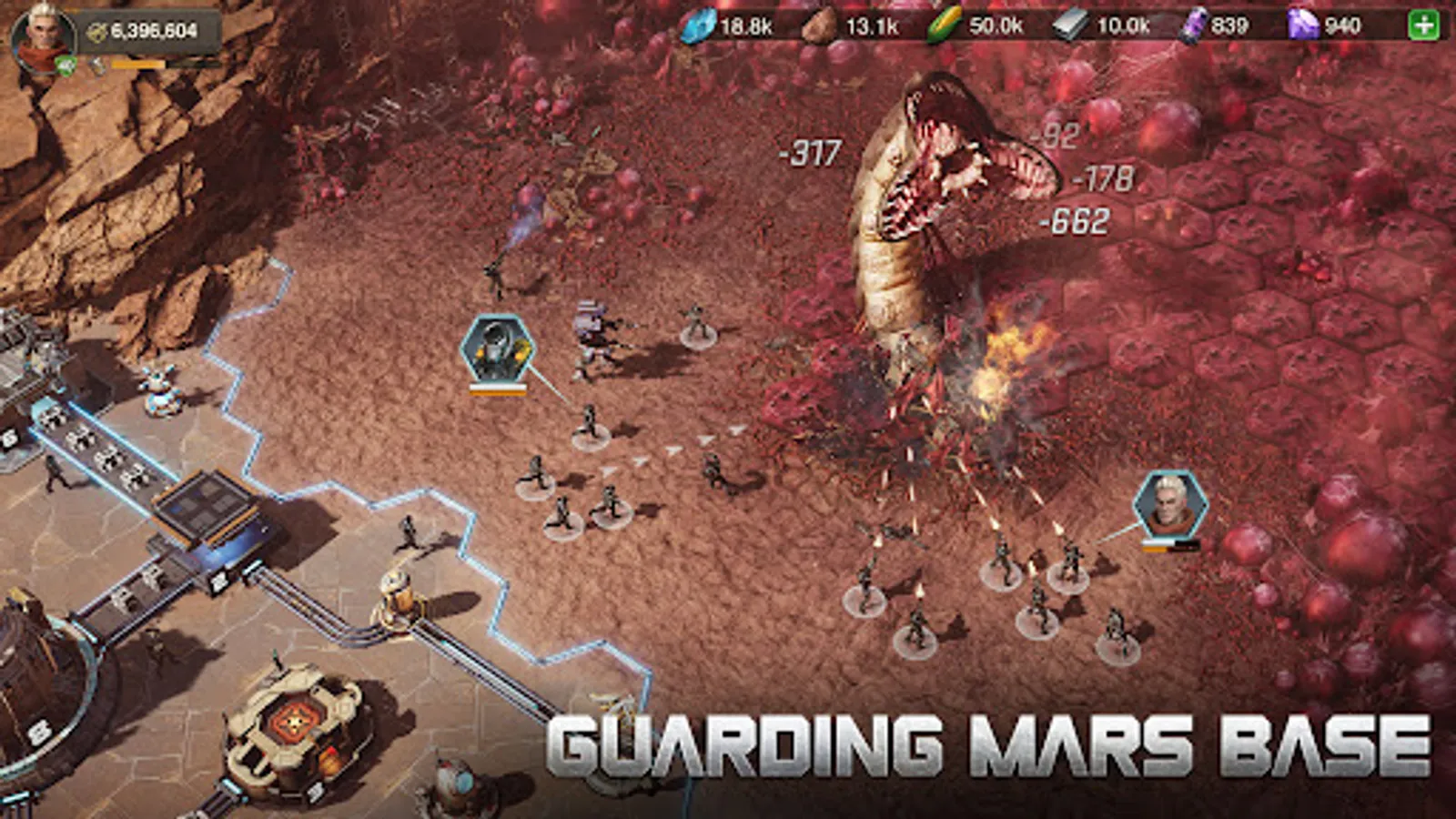
Task: Select the purple gems currency icon
Action: click(1301, 25)
